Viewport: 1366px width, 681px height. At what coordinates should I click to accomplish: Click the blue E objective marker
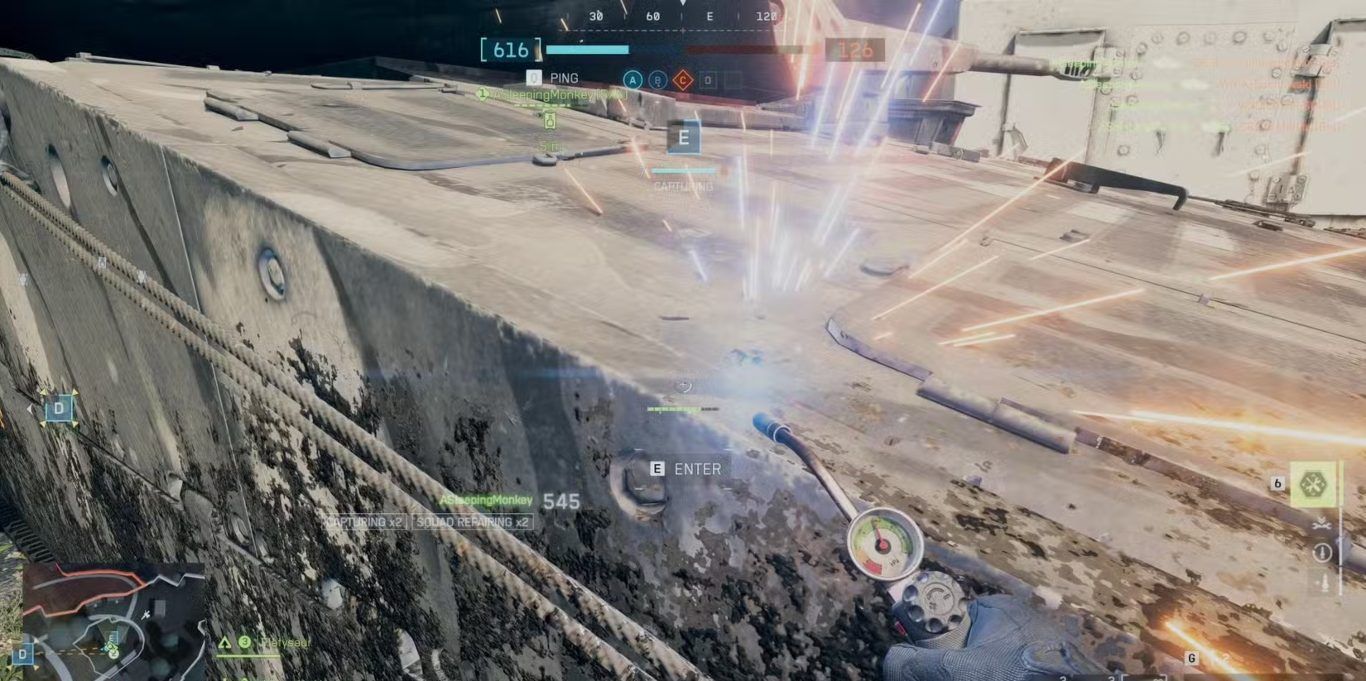point(684,137)
